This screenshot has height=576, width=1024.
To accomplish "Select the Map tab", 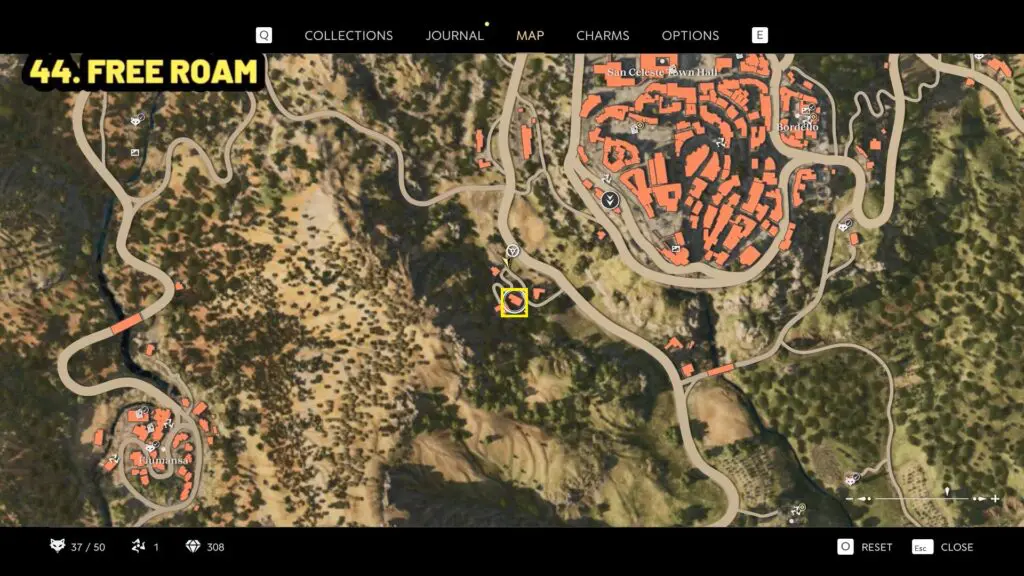I will [530, 35].
